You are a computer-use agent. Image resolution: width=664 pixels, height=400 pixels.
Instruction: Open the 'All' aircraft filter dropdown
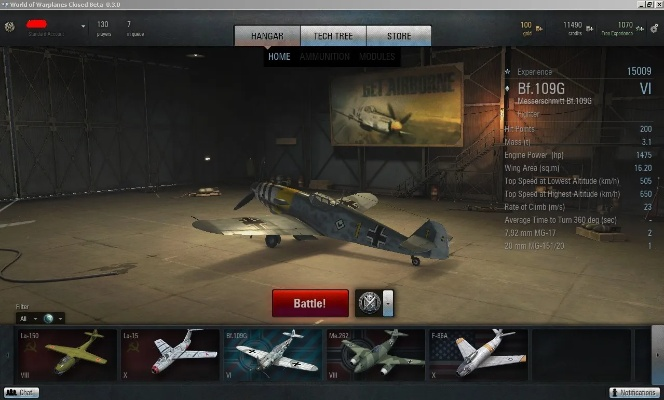click(26, 318)
